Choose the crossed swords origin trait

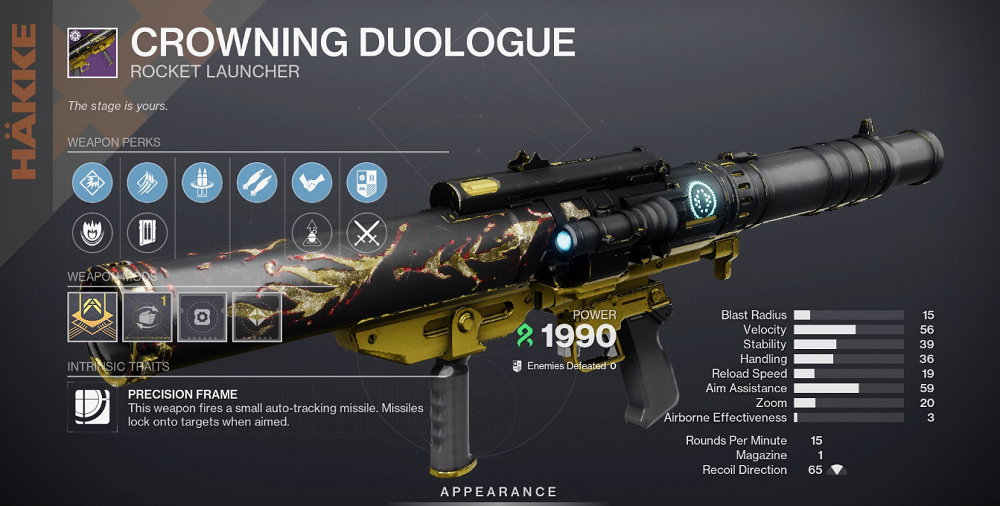366,234
